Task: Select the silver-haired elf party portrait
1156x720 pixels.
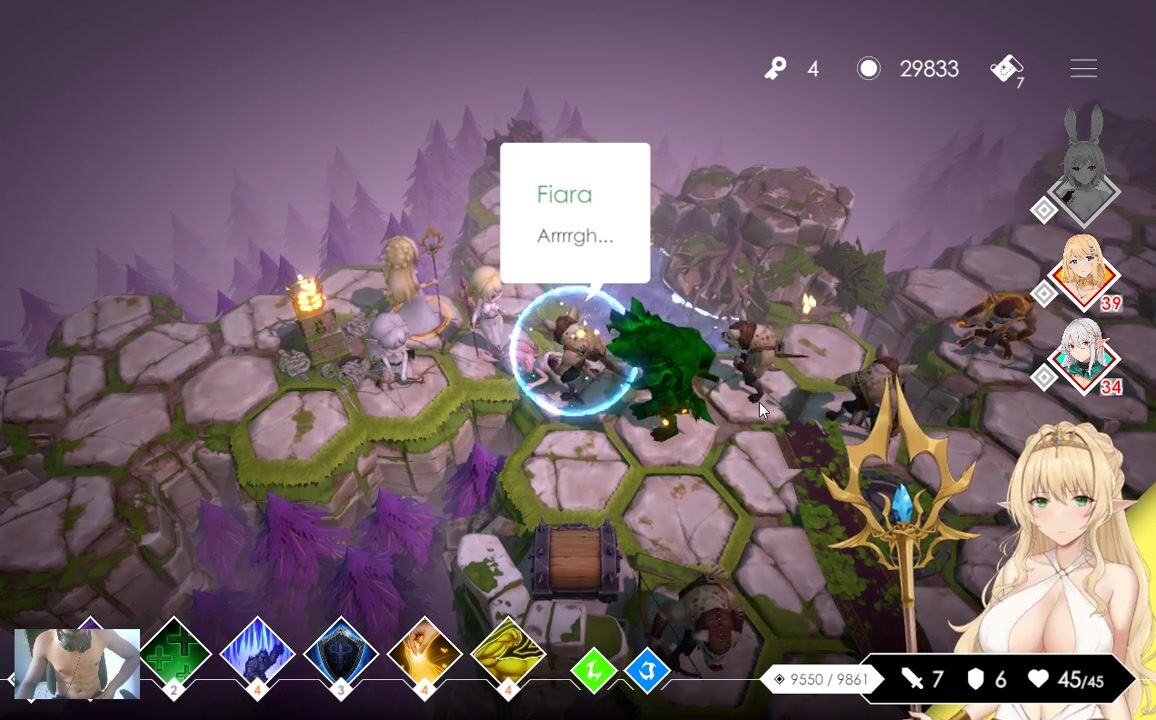Action: [1084, 354]
